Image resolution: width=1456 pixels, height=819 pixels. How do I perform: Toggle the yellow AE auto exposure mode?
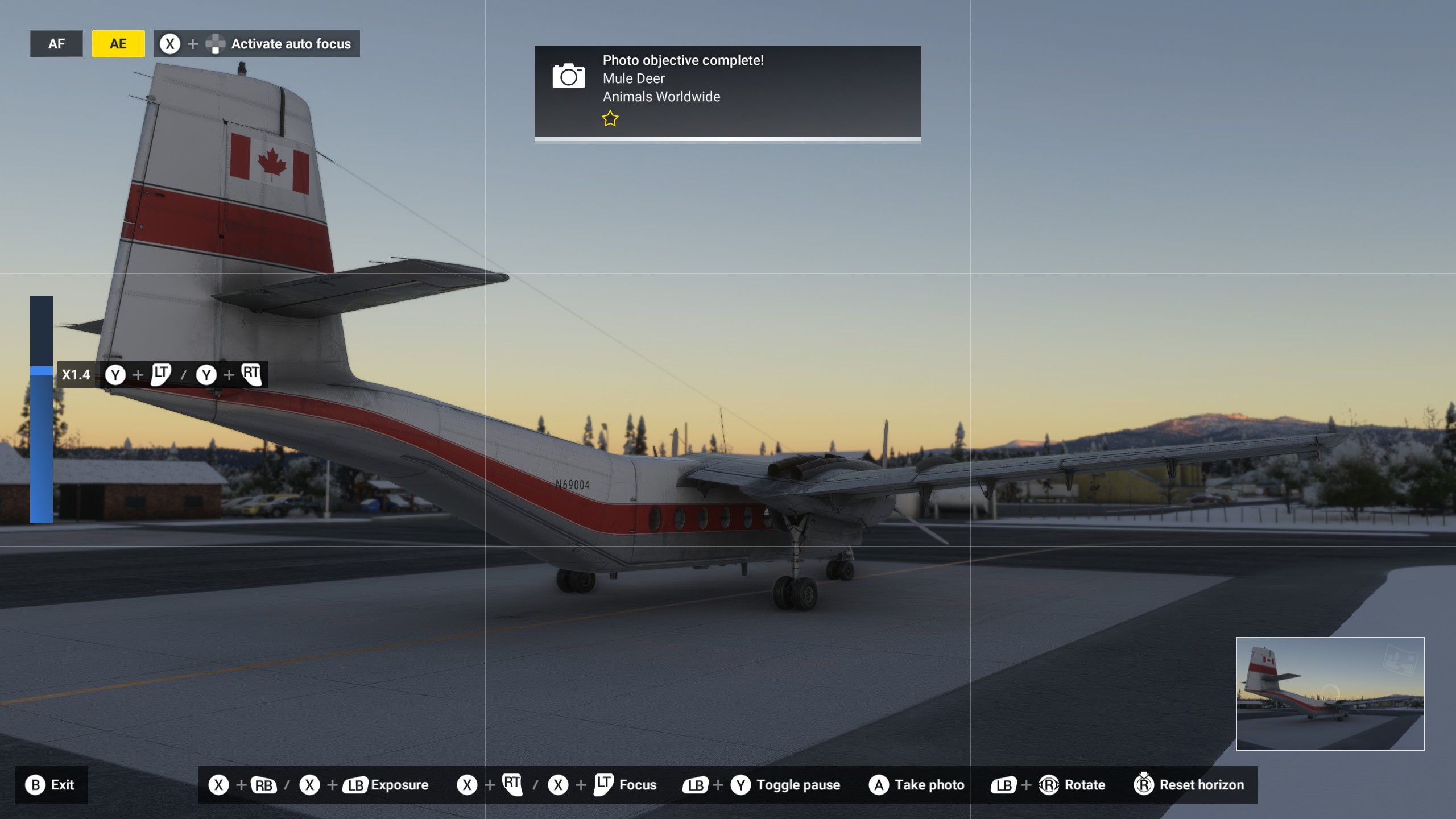tap(118, 44)
